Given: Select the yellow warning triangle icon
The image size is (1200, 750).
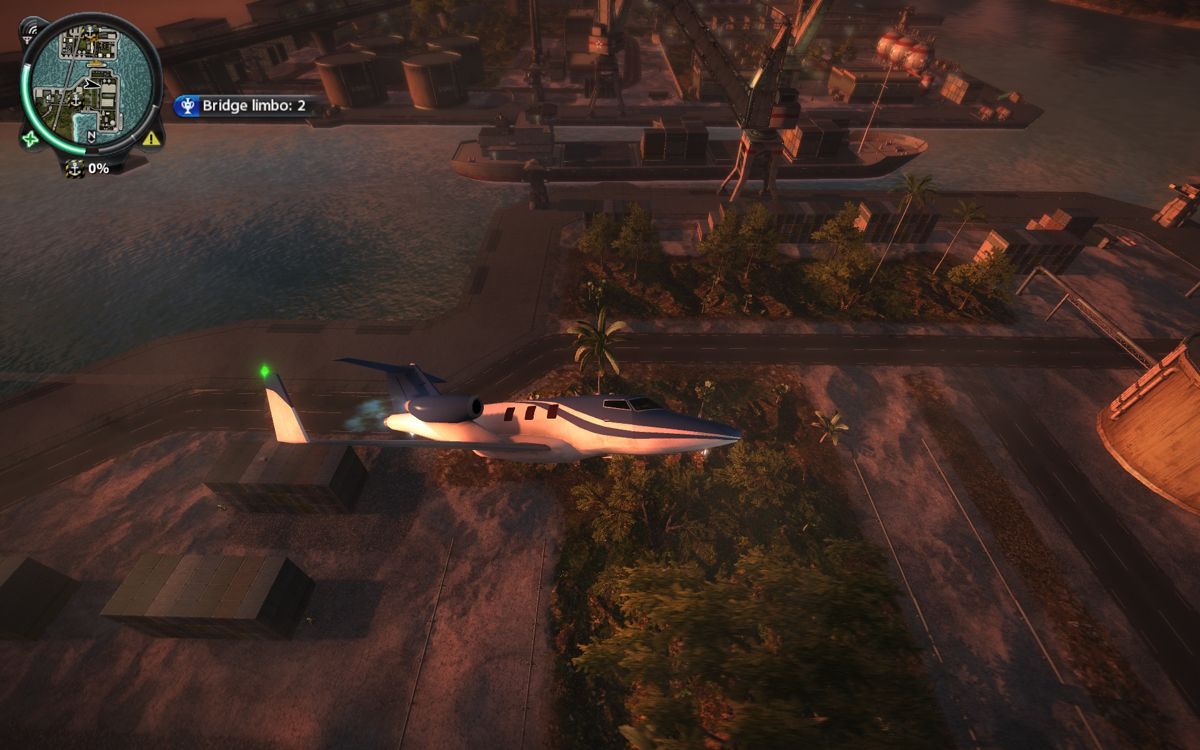Looking at the screenshot, I should 151,138.
